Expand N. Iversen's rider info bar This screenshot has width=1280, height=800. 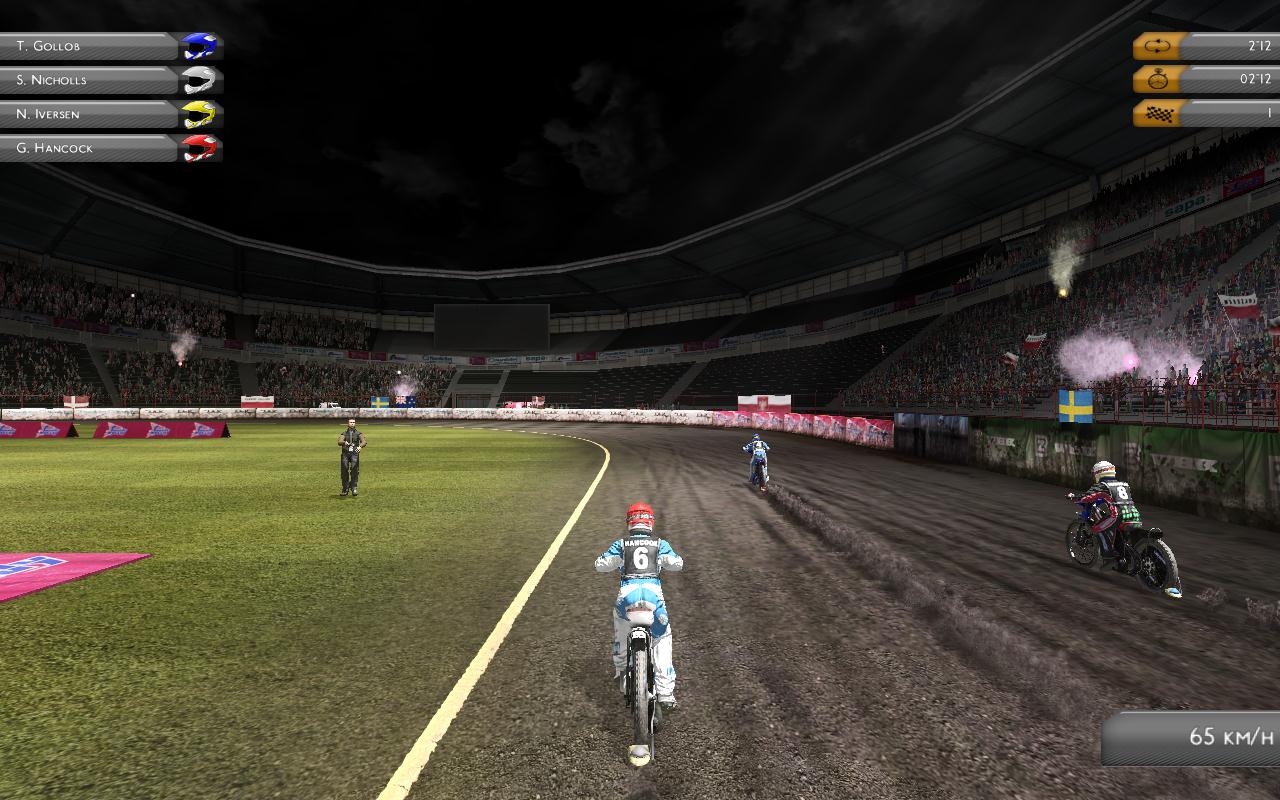(90, 114)
